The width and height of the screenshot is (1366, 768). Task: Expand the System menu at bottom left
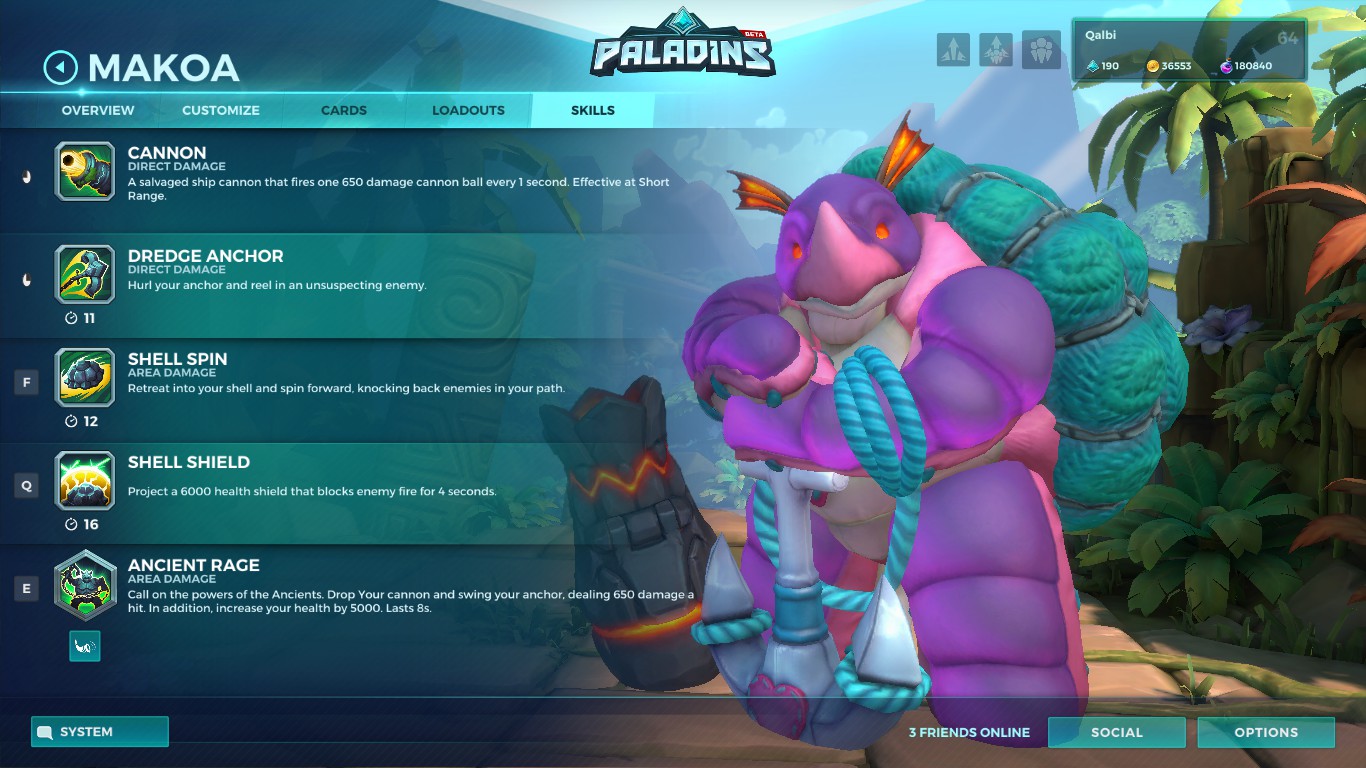coord(99,731)
